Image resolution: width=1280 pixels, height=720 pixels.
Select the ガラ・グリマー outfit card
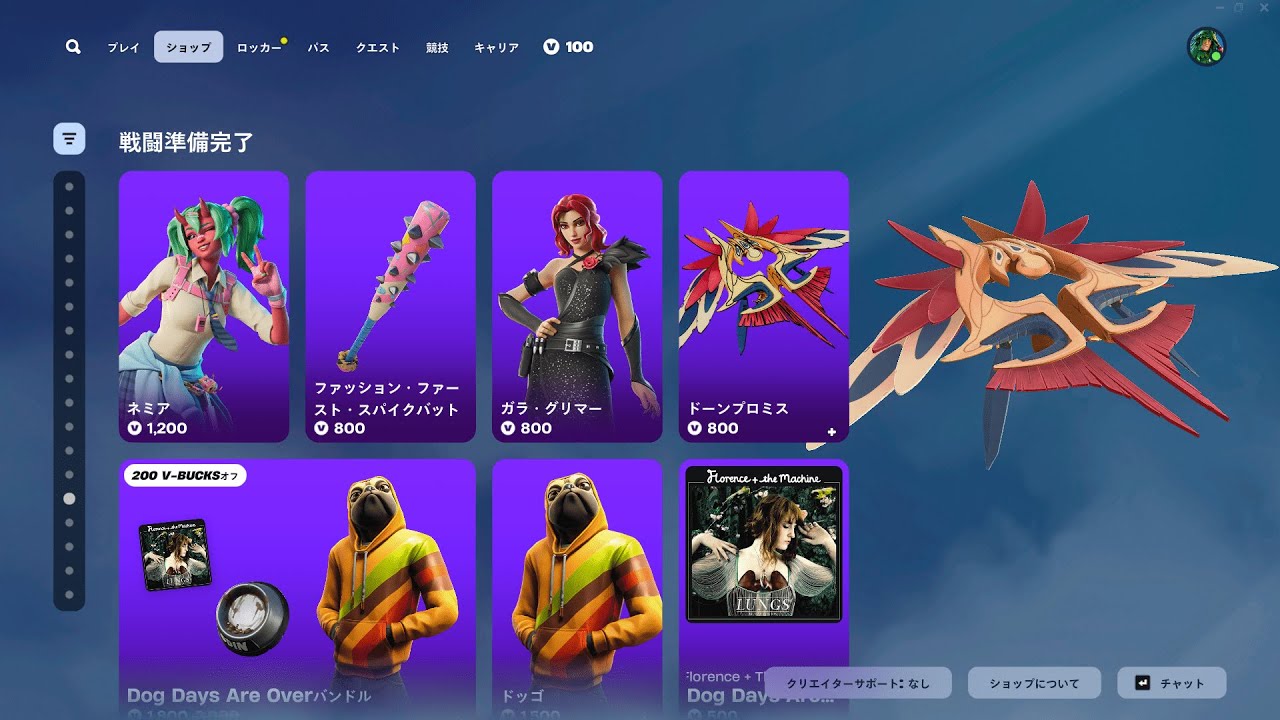pyautogui.click(x=577, y=306)
